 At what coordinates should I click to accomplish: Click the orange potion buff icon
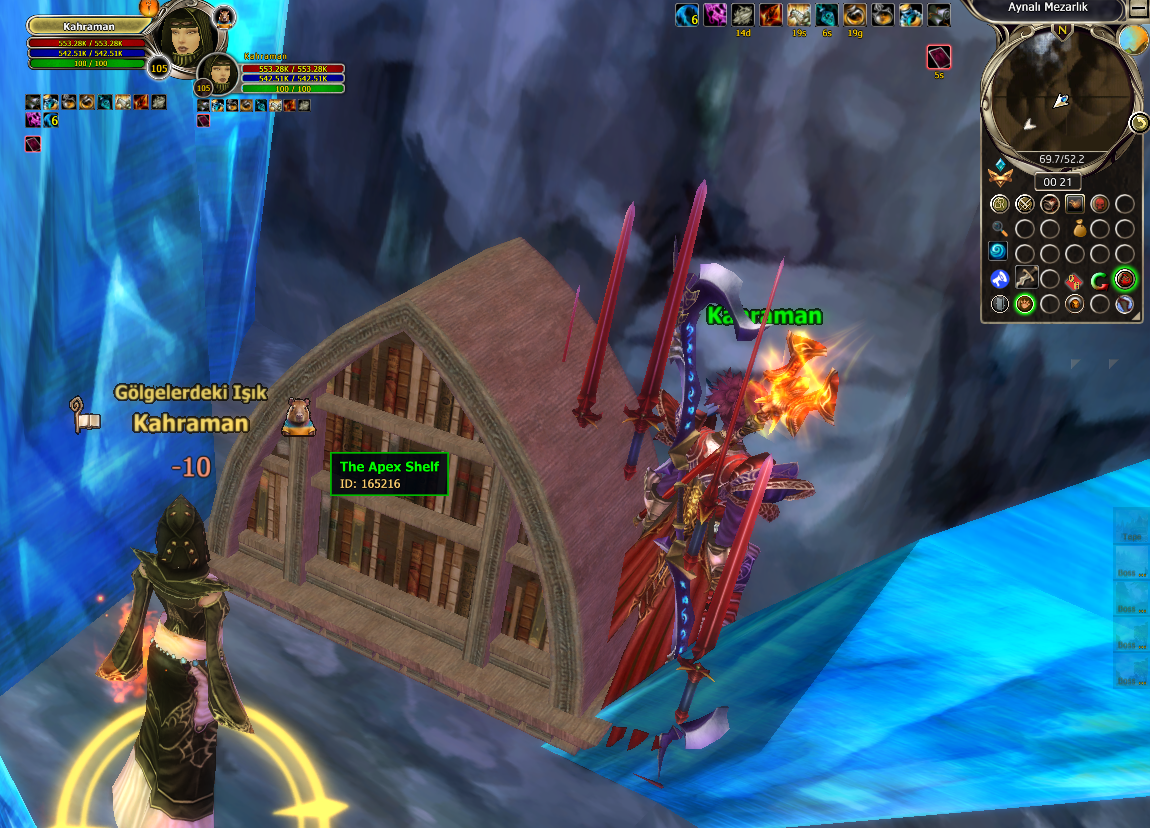(854, 15)
